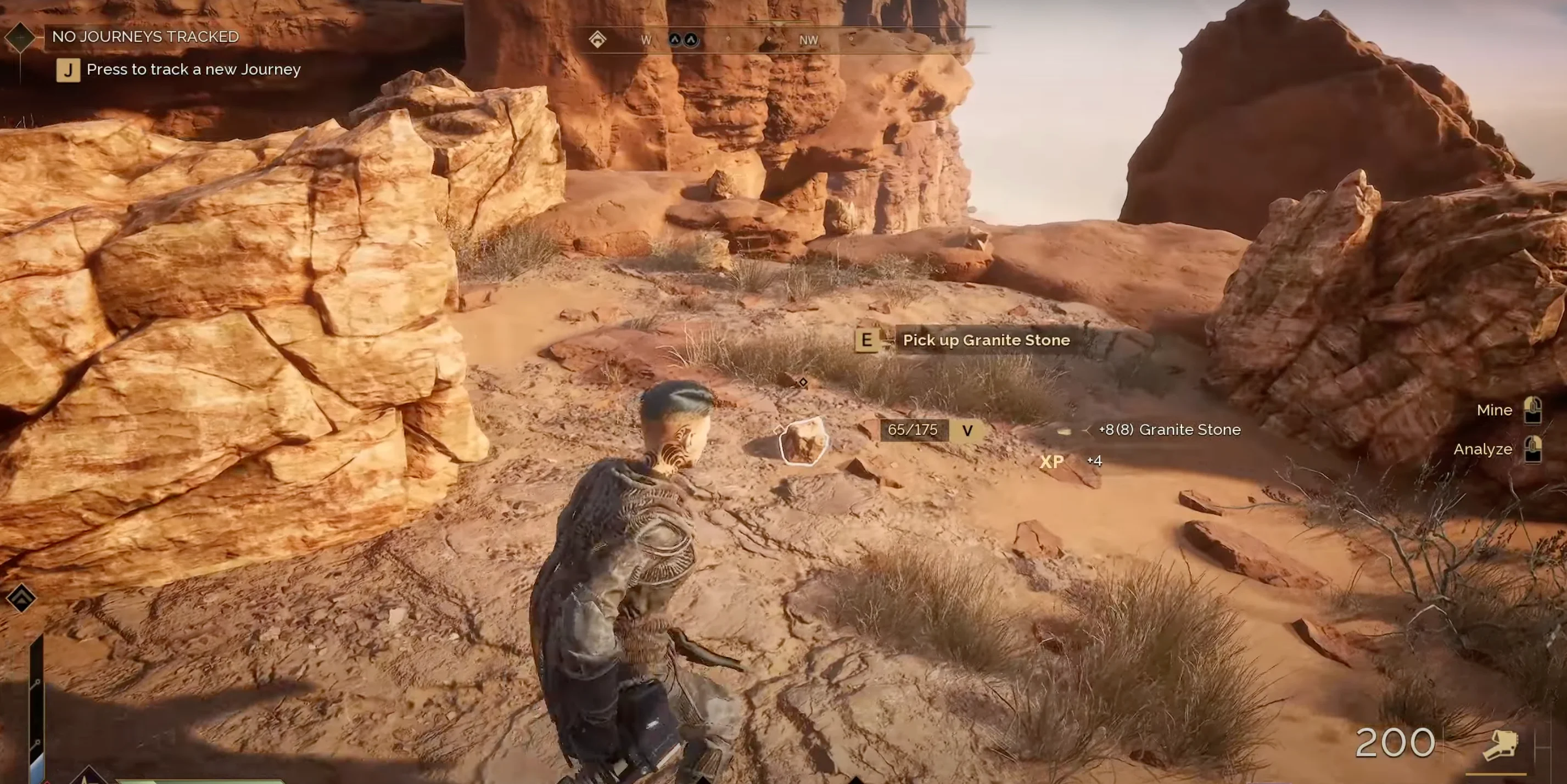Click the diamond chevron icon on left edge
1567x784 pixels.
21,598
